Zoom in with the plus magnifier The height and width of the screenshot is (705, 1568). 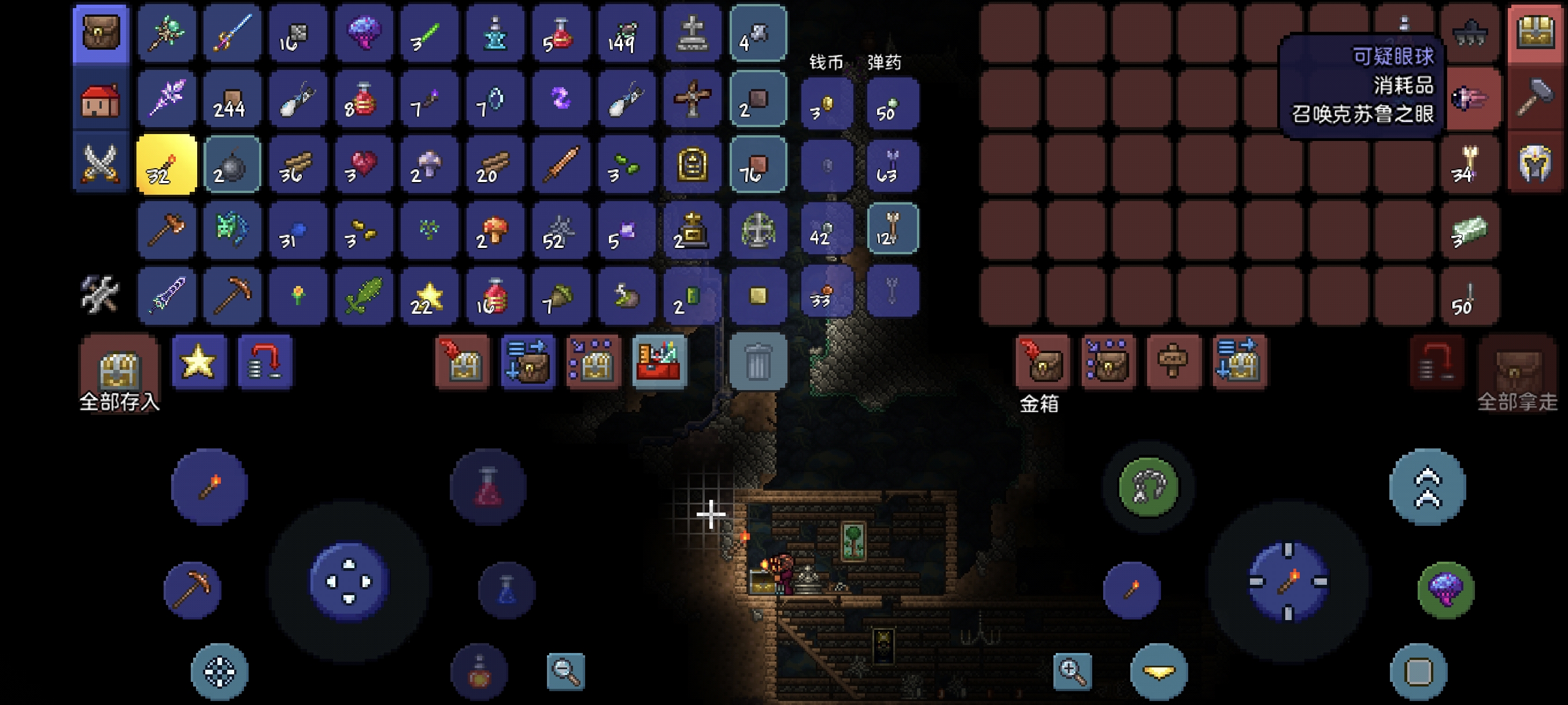click(x=1072, y=671)
